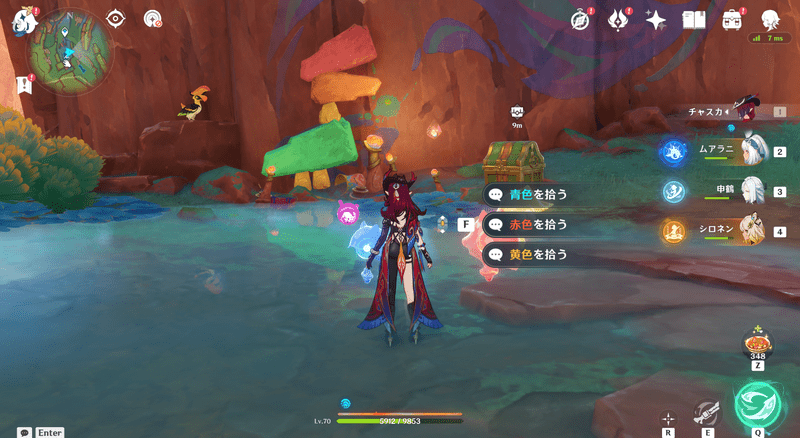
Task: Open the character portrait icon in the top bar
Action: 770,19
